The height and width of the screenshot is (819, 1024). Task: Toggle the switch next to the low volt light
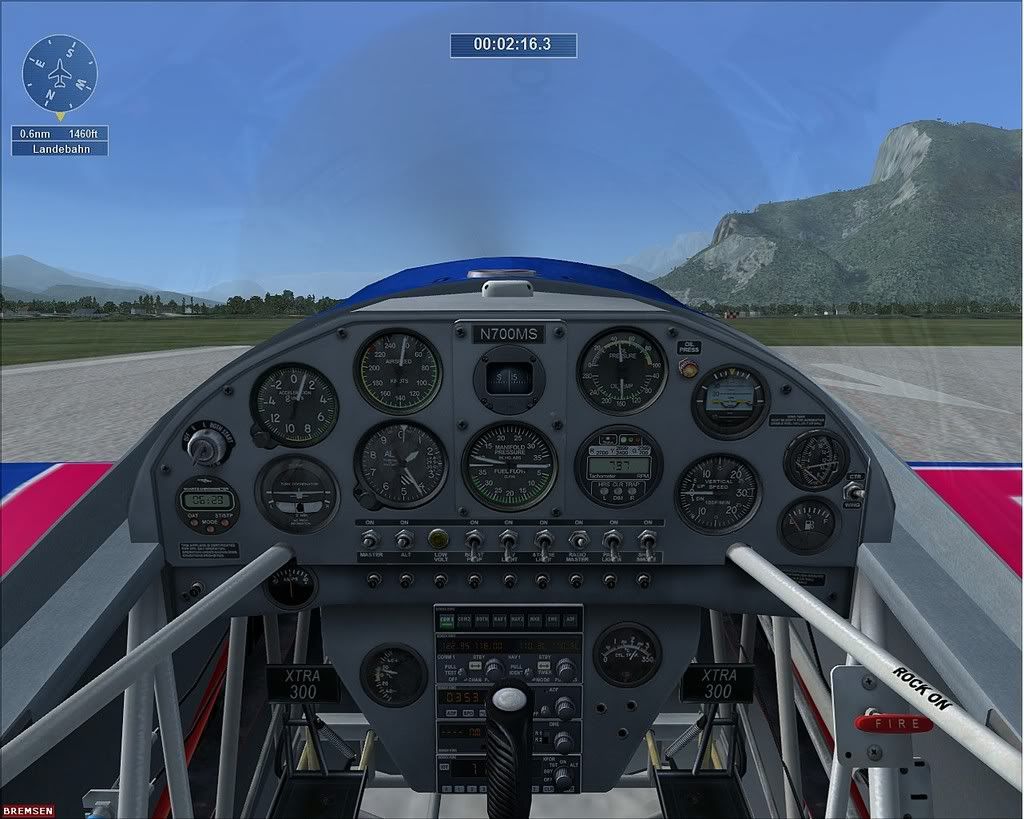(x=474, y=541)
